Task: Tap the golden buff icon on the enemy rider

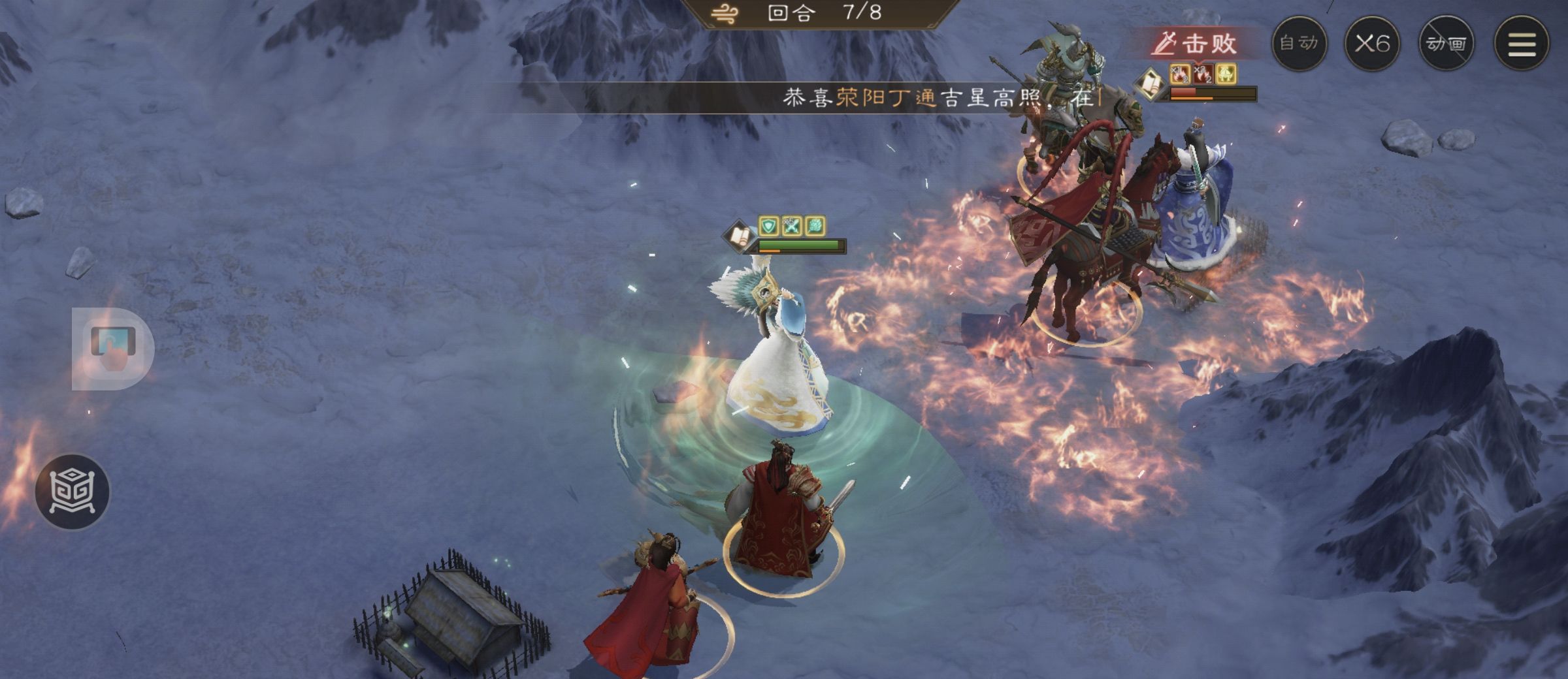Action: [1226, 74]
